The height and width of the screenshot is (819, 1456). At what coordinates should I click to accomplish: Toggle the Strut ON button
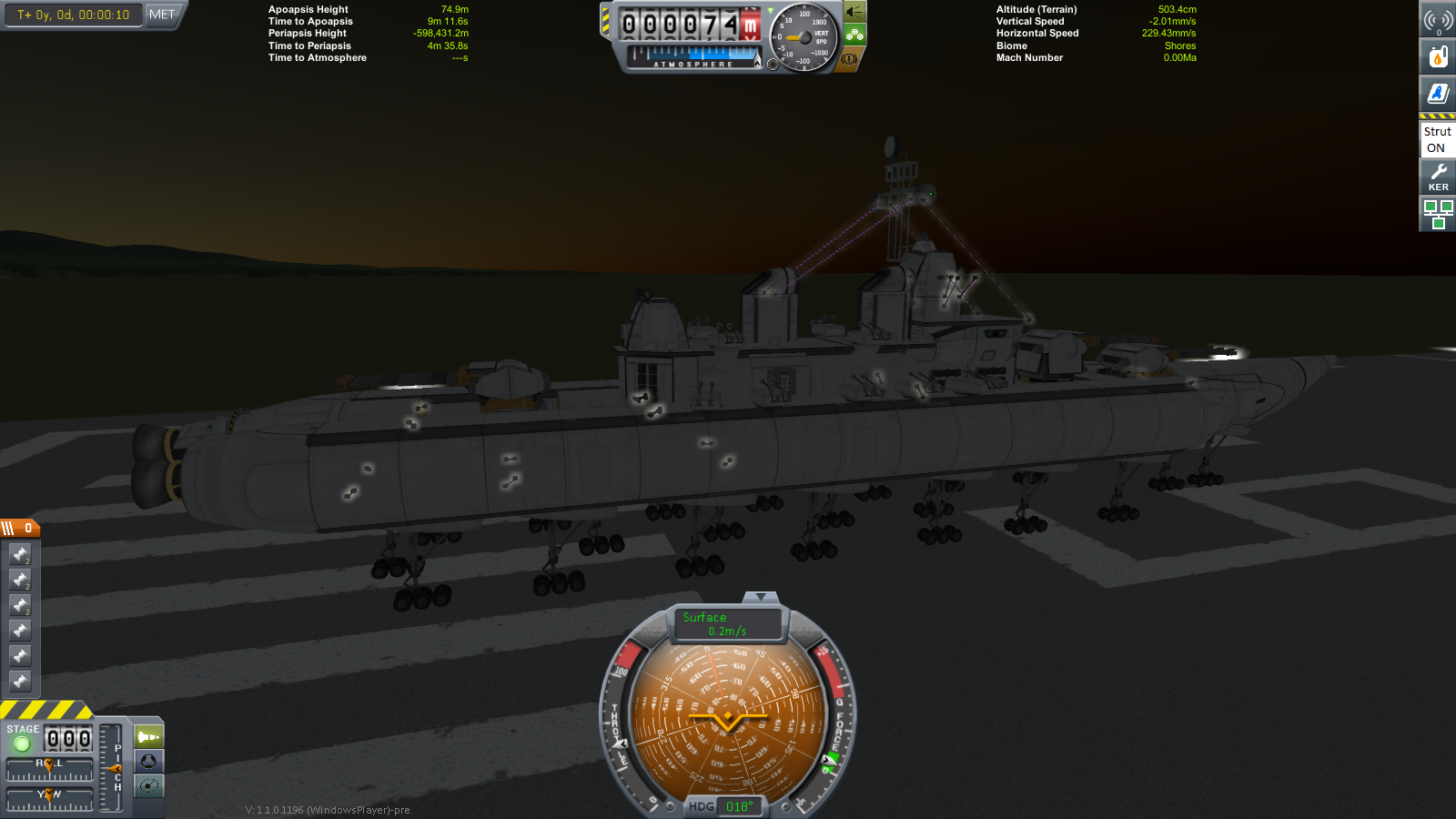(x=1438, y=139)
